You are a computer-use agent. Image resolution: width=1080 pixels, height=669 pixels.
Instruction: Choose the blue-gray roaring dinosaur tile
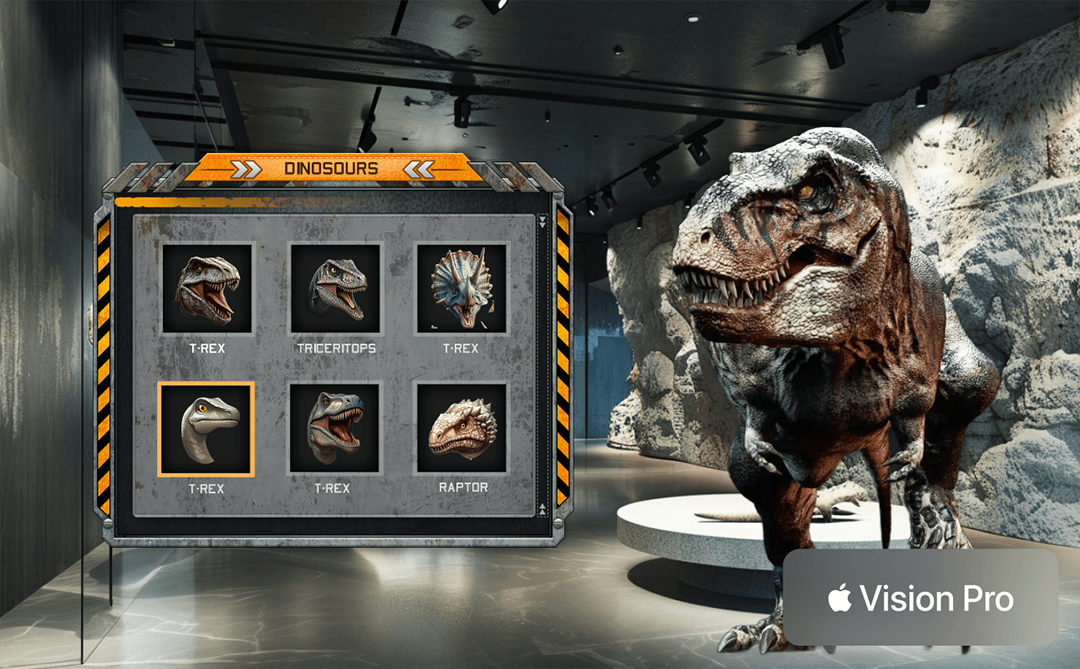pos(335,429)
